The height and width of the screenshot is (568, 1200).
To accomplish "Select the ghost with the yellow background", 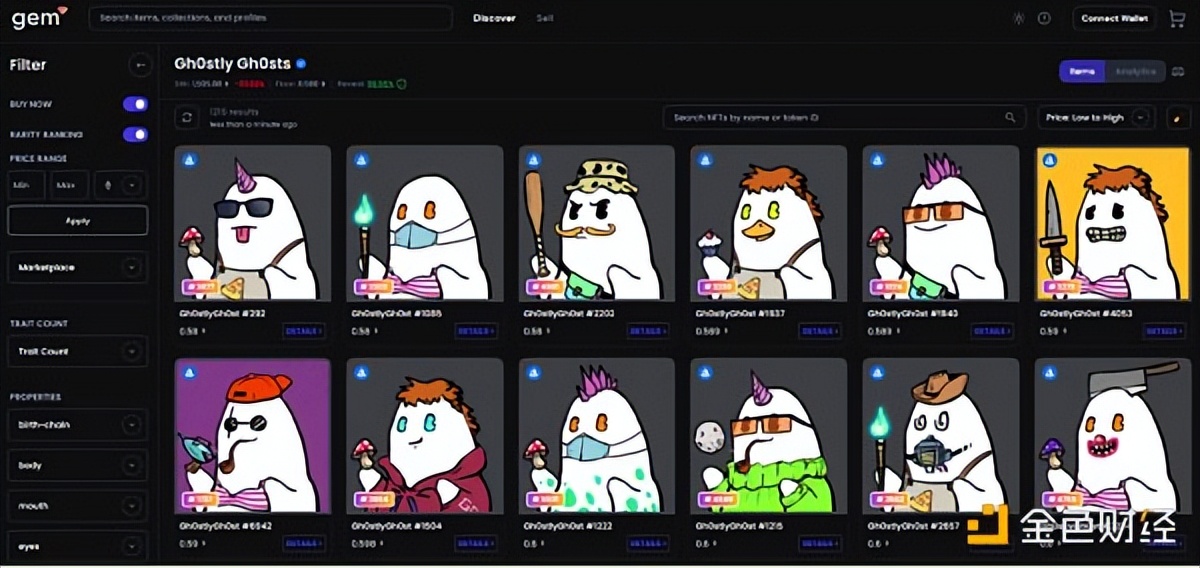I will point(1112,224).
